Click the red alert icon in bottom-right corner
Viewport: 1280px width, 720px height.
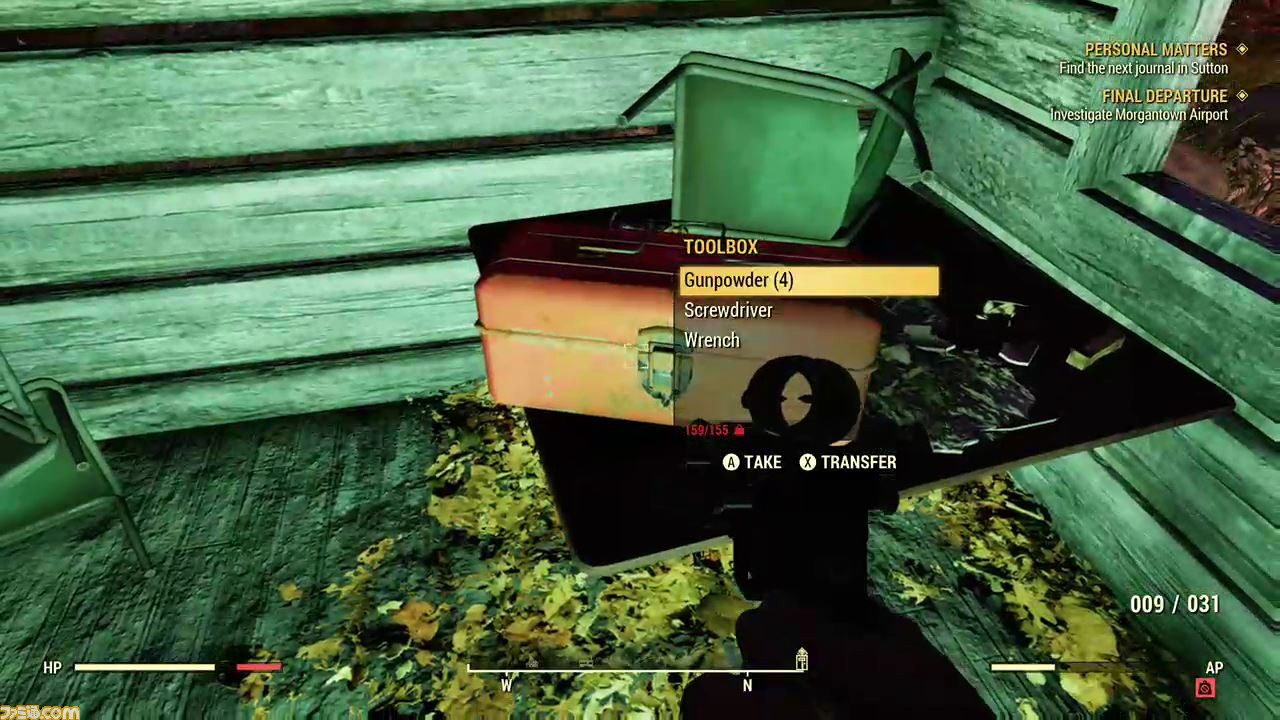[x=1205, y=688]
